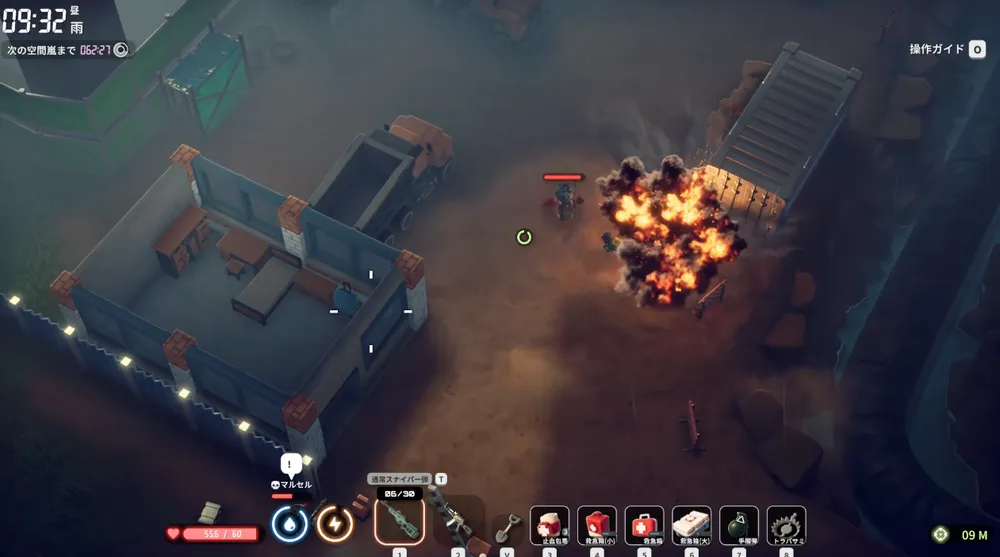Equip the shovel melee slot
Image resolution: width=1000 pixels, height=557 pixels.
tap(507, 524)
